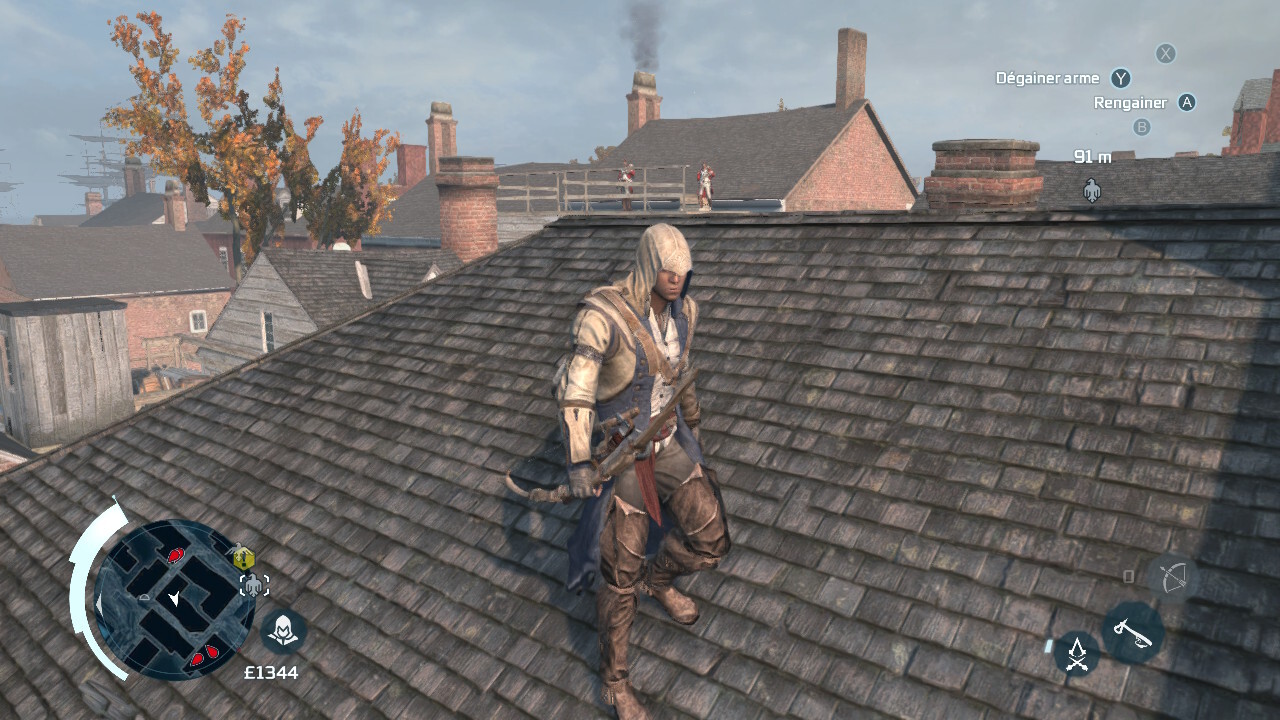The width and height of the screenshot is (1280, 720).
Task: Choose the bow and arrow icon
Action: 1171,577
